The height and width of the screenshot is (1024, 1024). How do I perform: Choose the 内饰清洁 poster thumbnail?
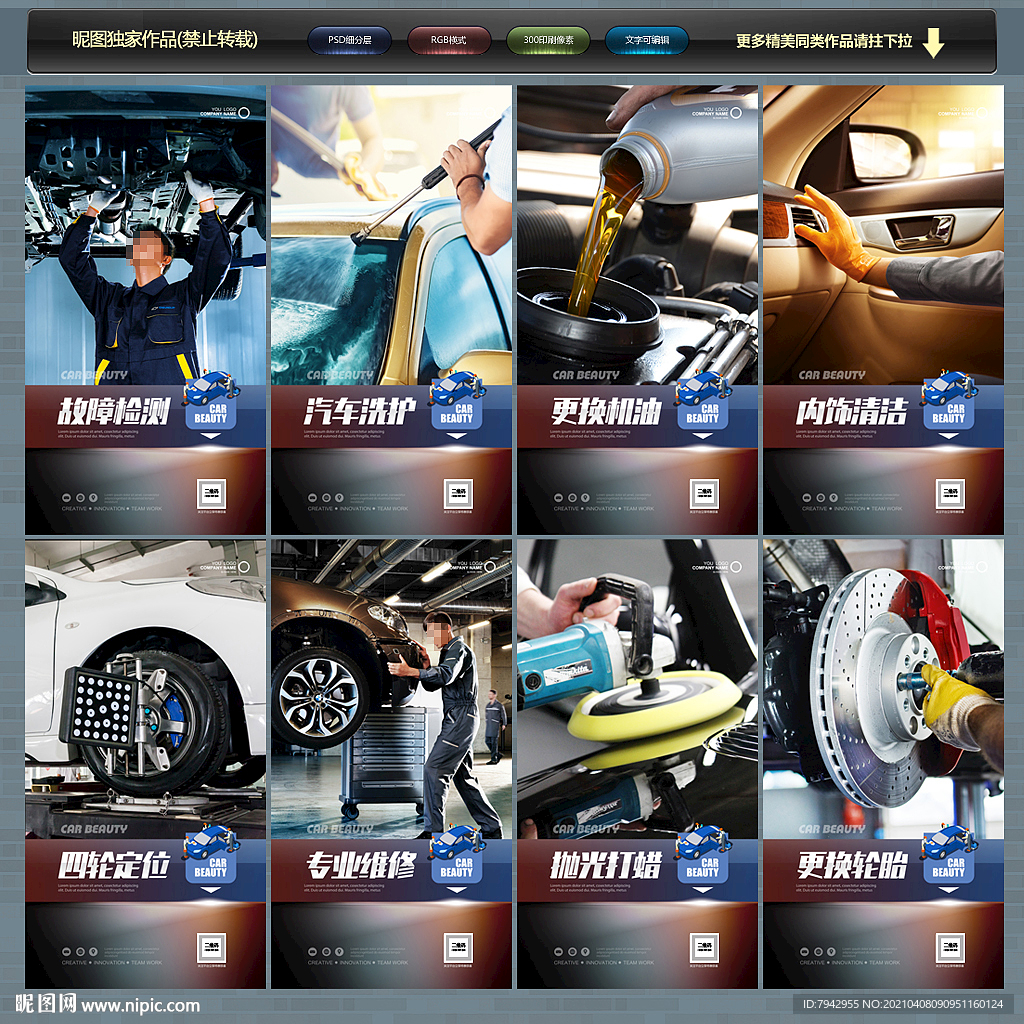click(883, 310)
